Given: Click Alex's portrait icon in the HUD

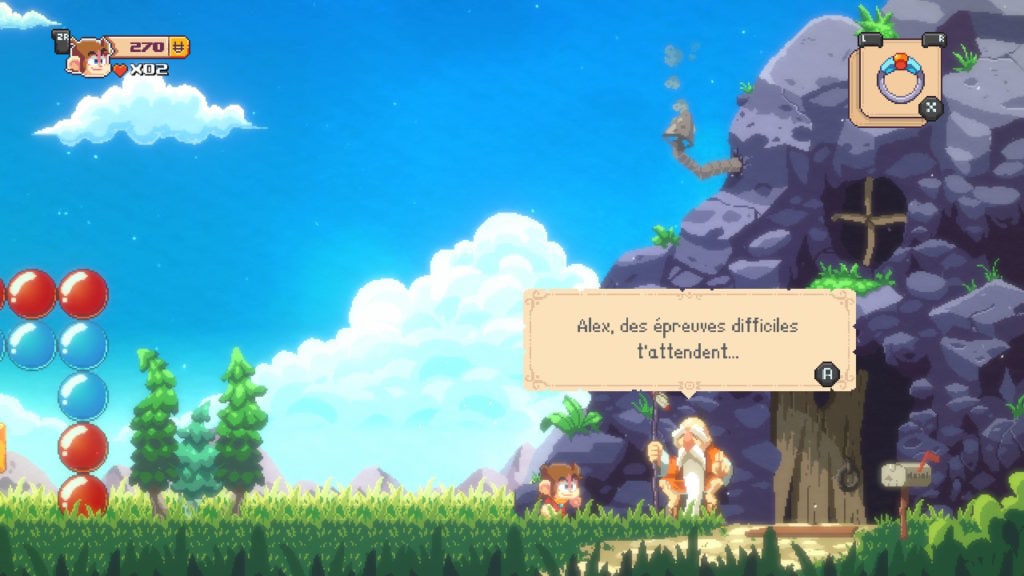Looking at the screenshot, I should point(90,57).
